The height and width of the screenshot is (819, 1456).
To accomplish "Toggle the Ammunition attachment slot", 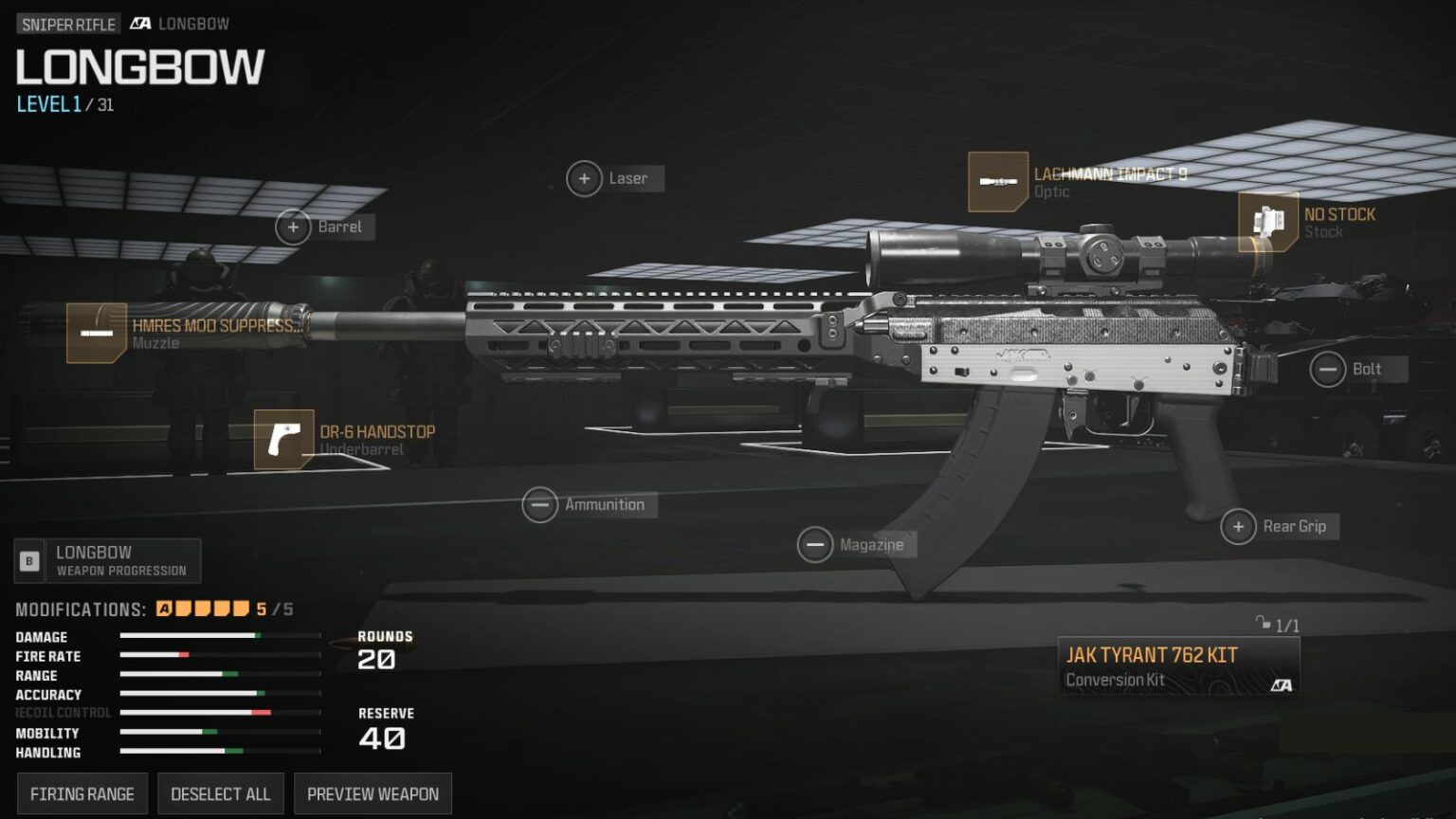I will click(x=540, y=504).
